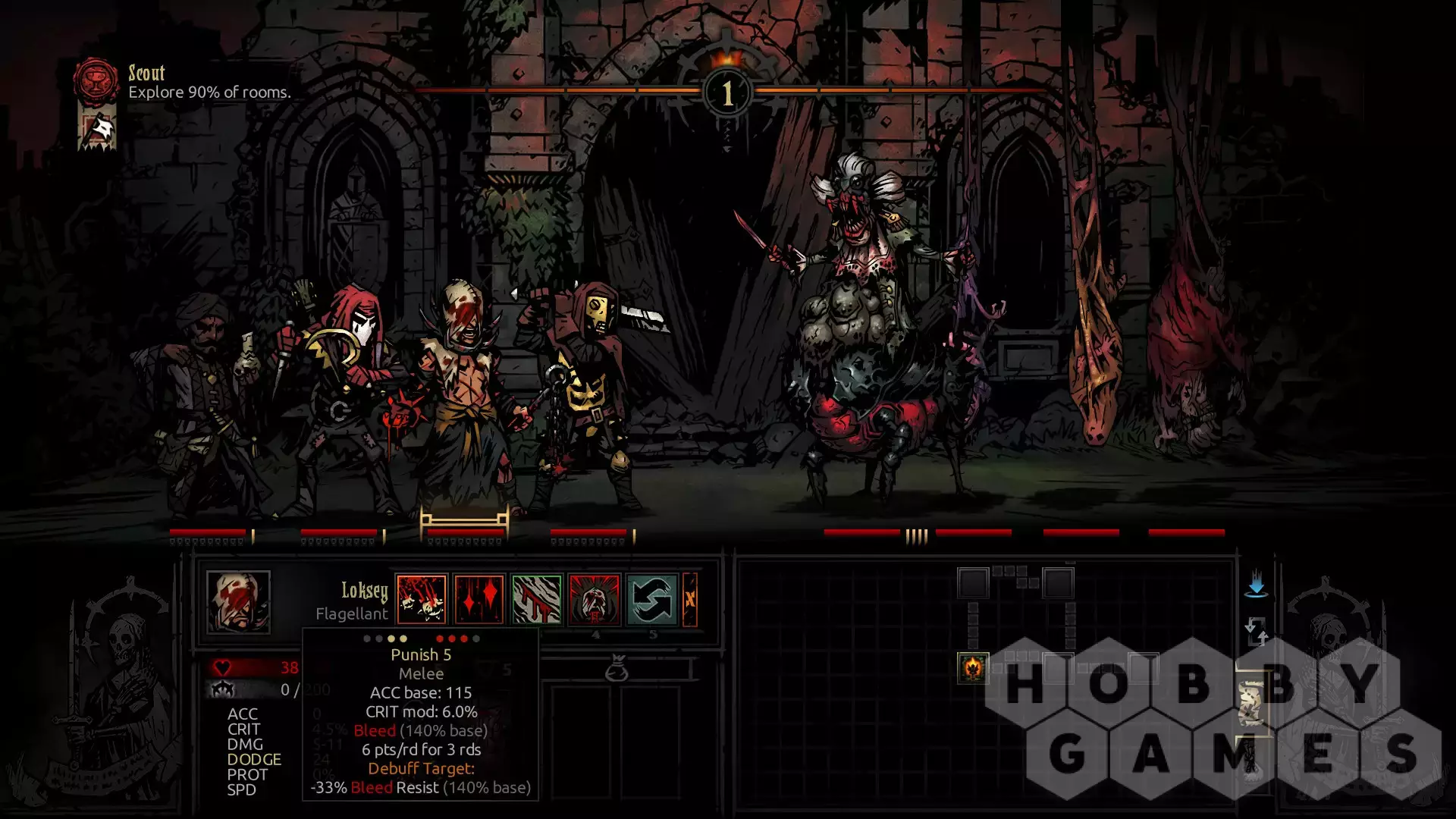Click the torch-lit current room on map
Screen dimensions: 1456x819
coord(973,668)
